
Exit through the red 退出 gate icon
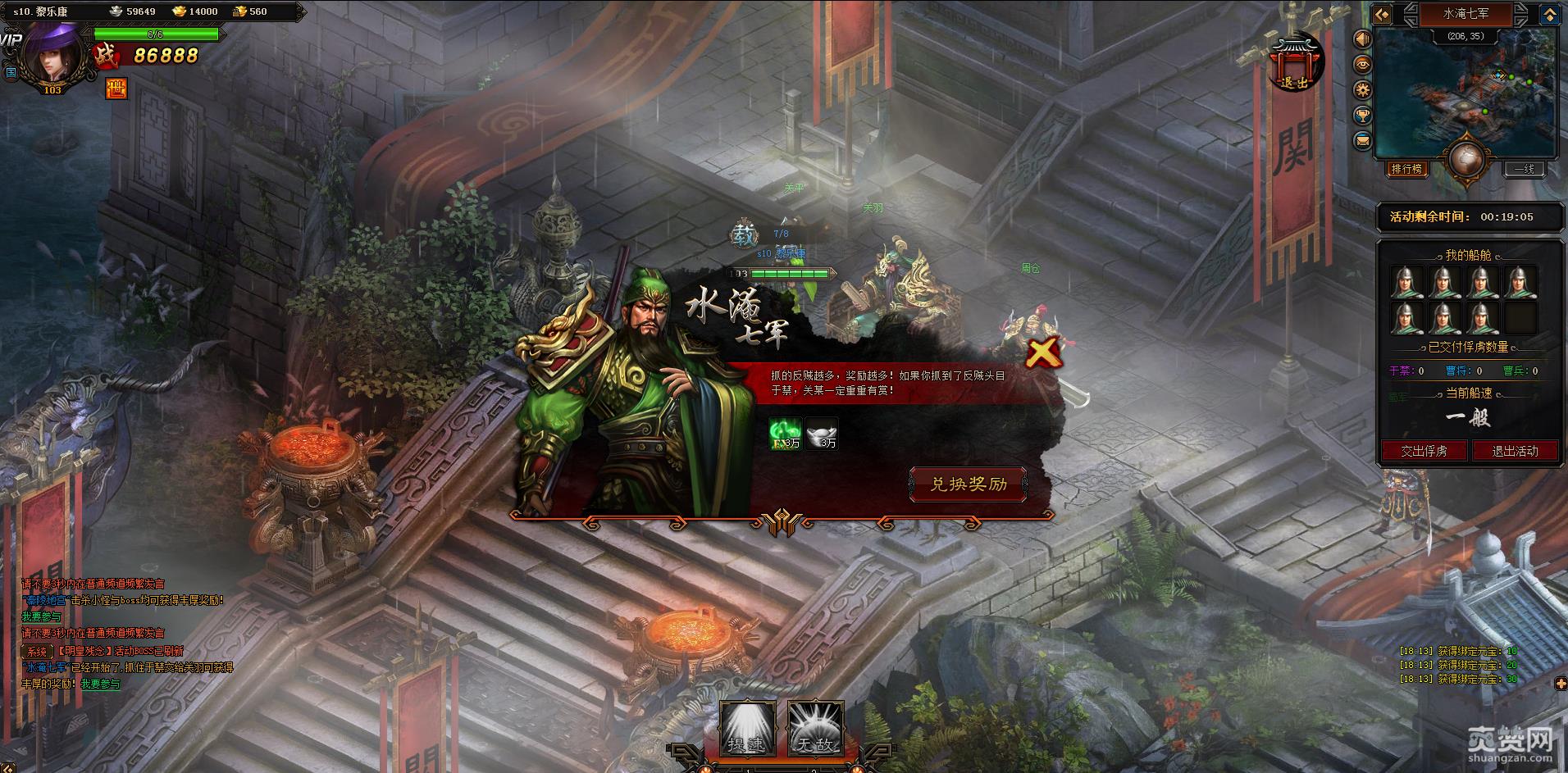tap(1294, 64)
